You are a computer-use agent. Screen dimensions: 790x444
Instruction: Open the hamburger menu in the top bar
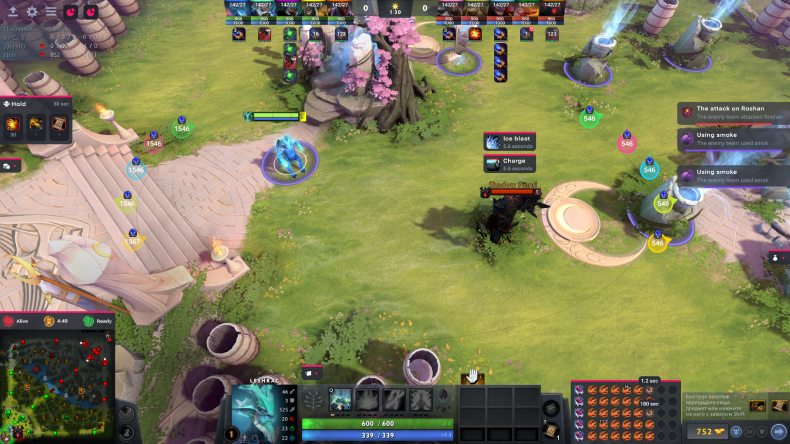51,12
